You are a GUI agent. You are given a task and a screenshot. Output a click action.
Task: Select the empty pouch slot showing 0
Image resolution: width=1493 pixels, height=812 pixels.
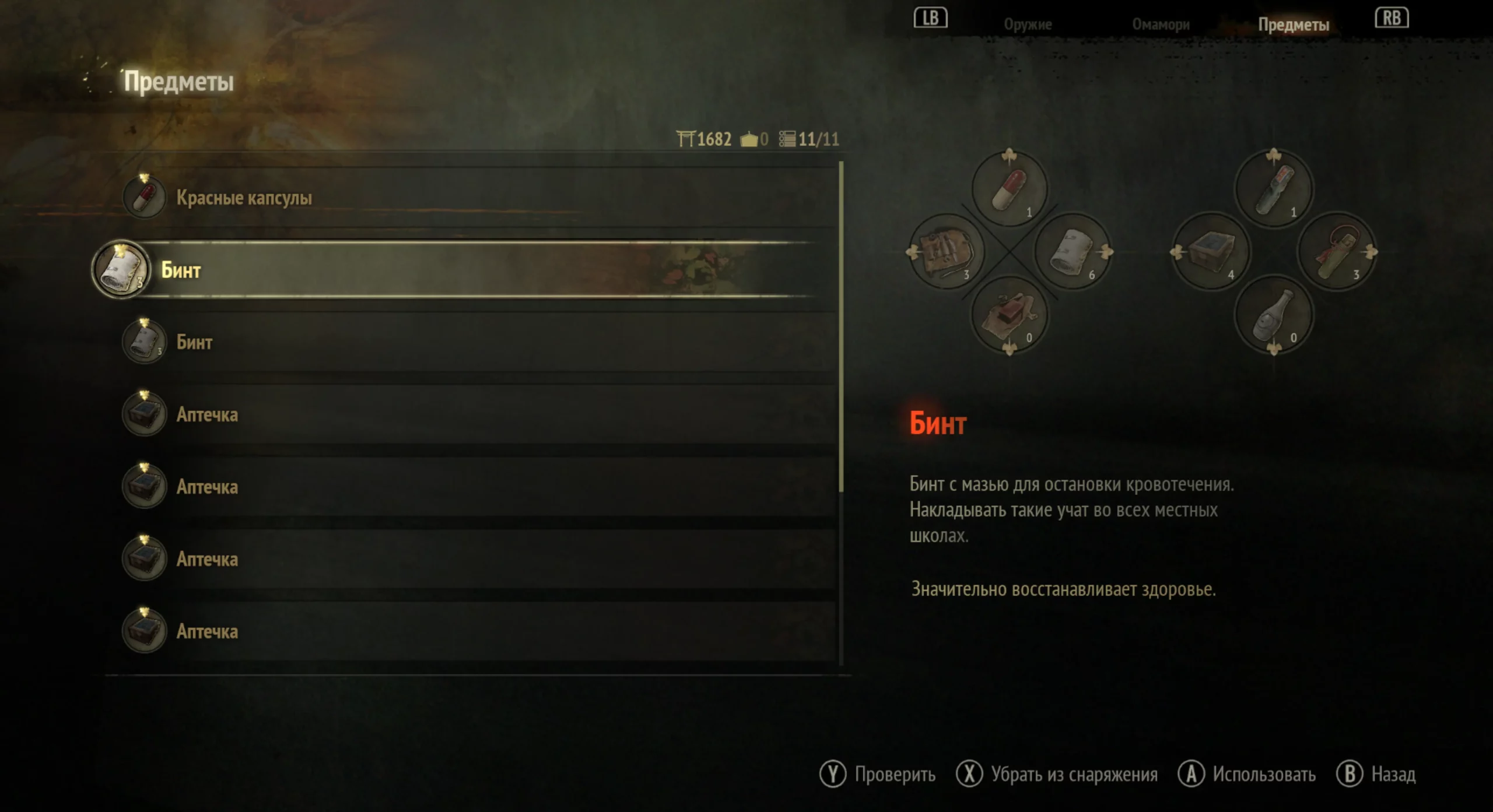[1010, 315]
